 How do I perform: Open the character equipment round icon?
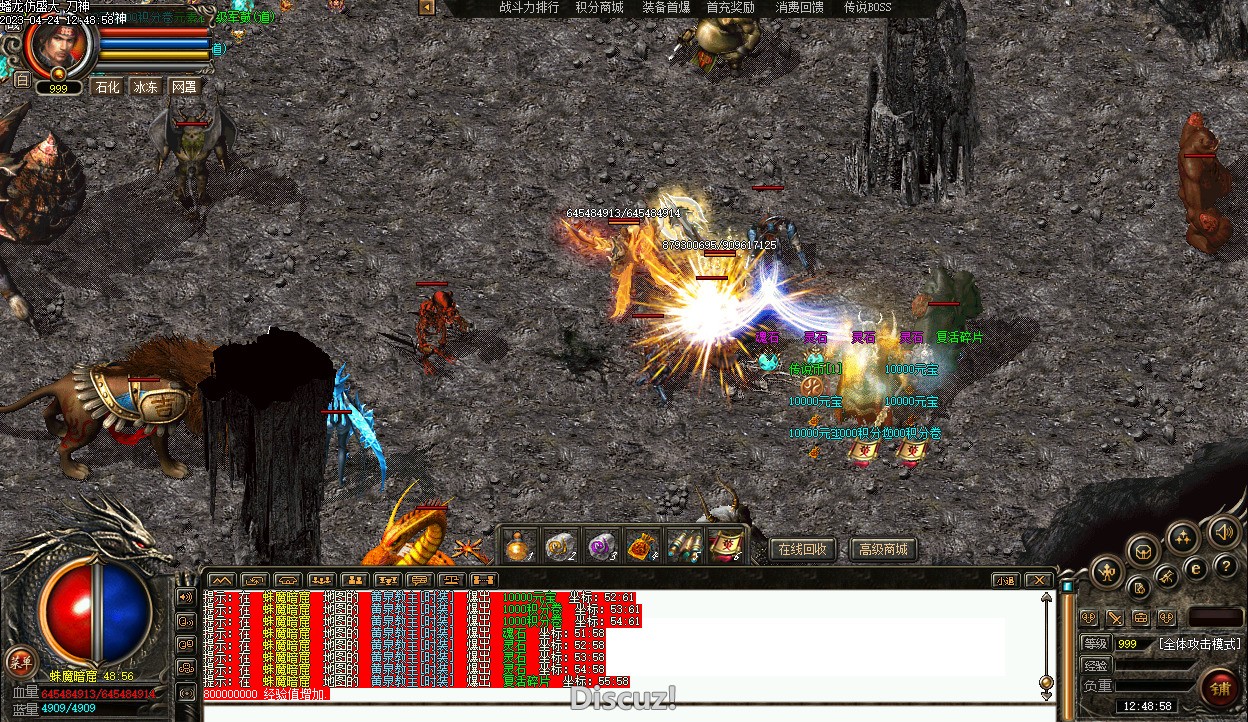tap(1107, 573)
